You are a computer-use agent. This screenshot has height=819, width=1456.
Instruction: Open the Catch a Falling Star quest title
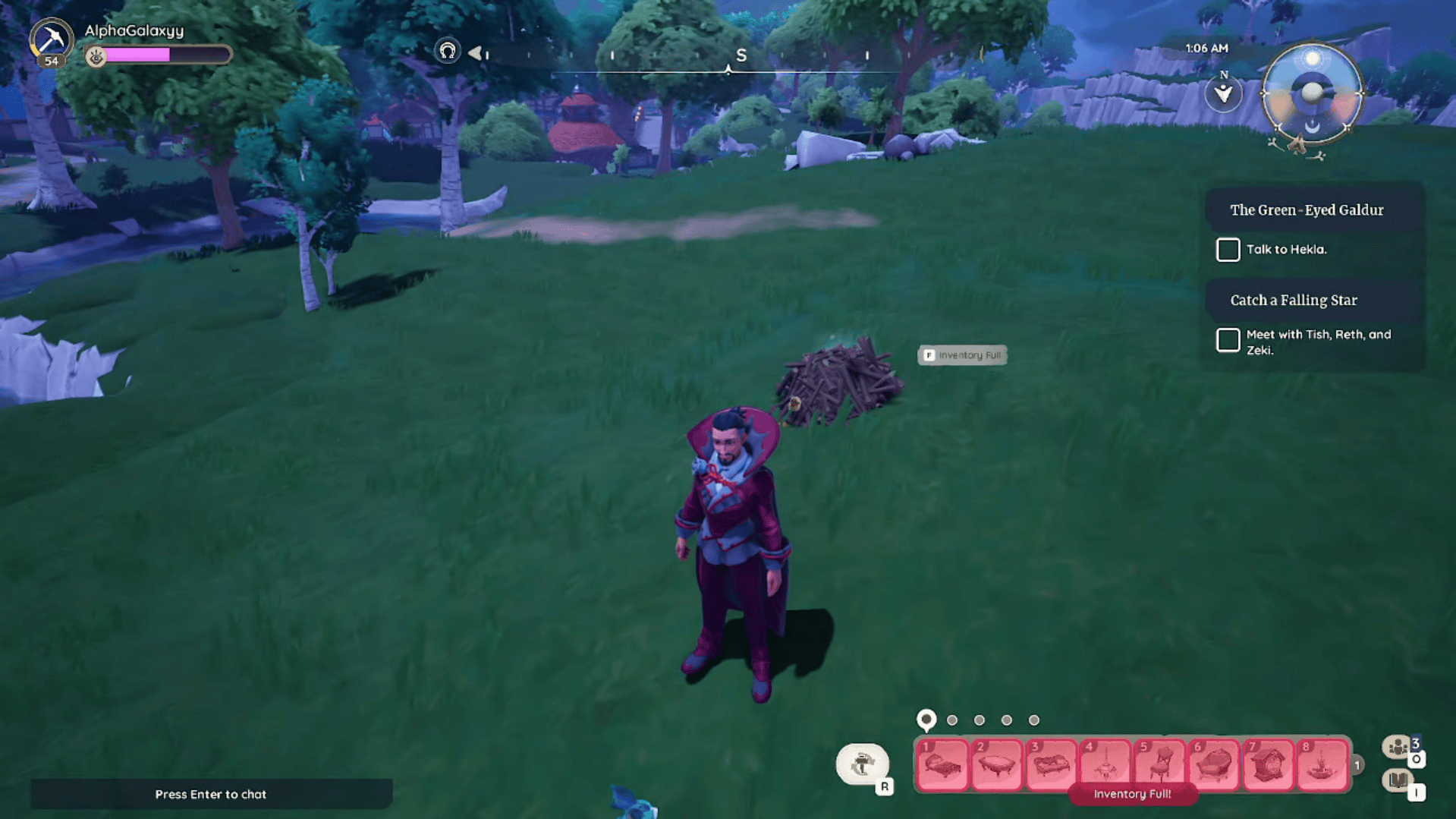click(x=1294, y=300)
